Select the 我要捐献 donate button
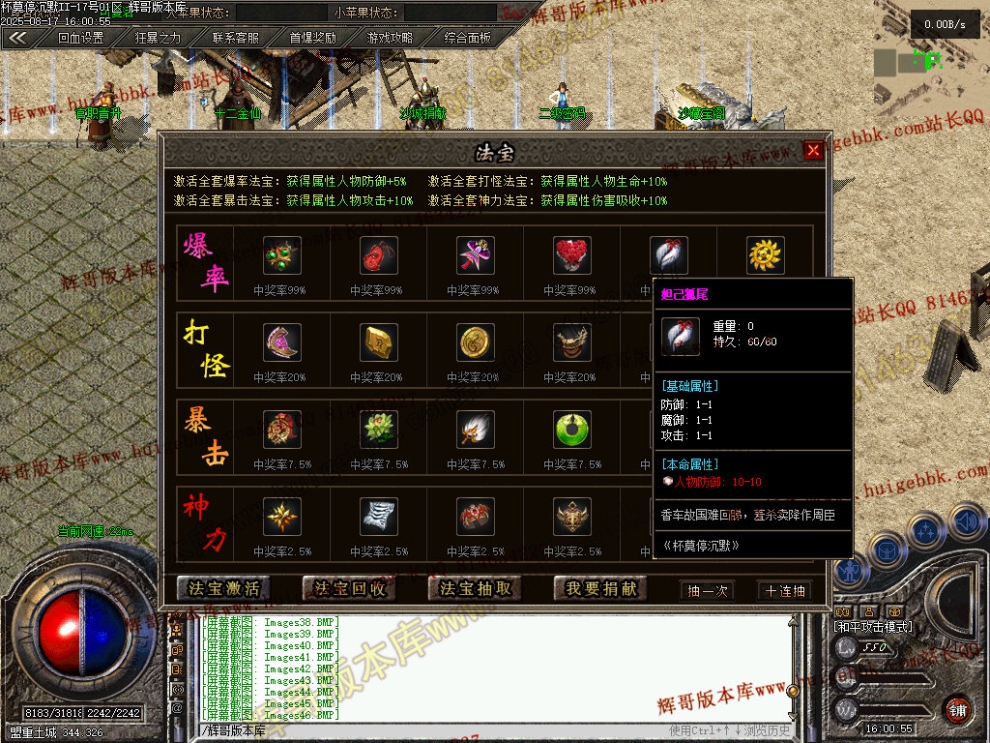Screen dimensions: 990x743 (600, 589)
